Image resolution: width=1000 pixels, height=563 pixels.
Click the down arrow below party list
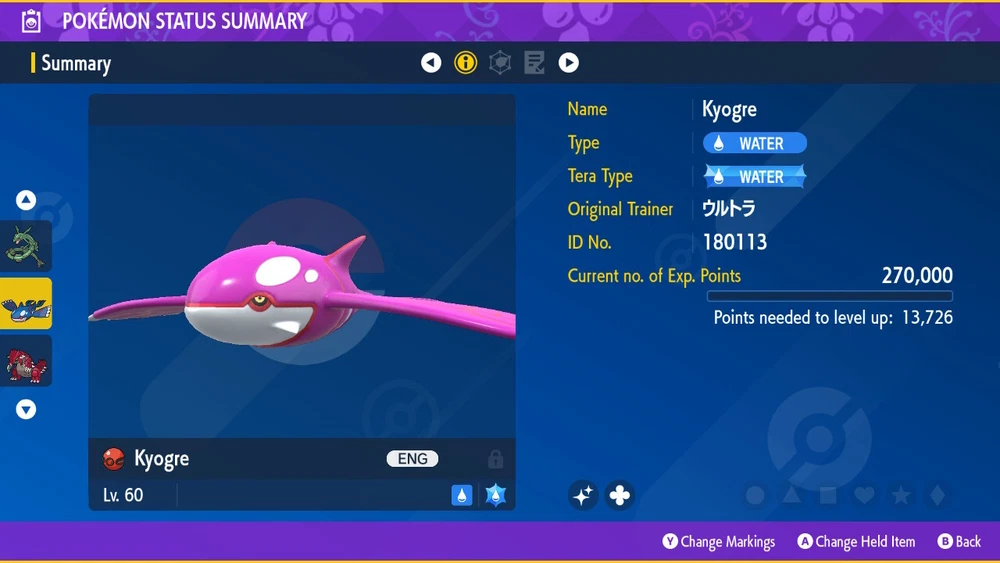(26, 409)
